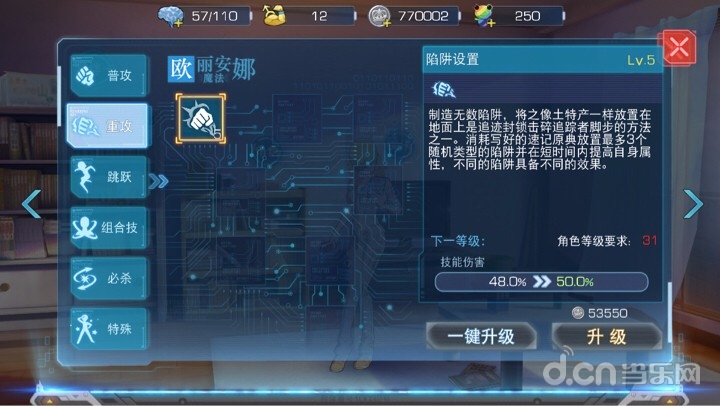Switch to the 组合技 tab
This screenshot has height=406, width=720.
108,226
